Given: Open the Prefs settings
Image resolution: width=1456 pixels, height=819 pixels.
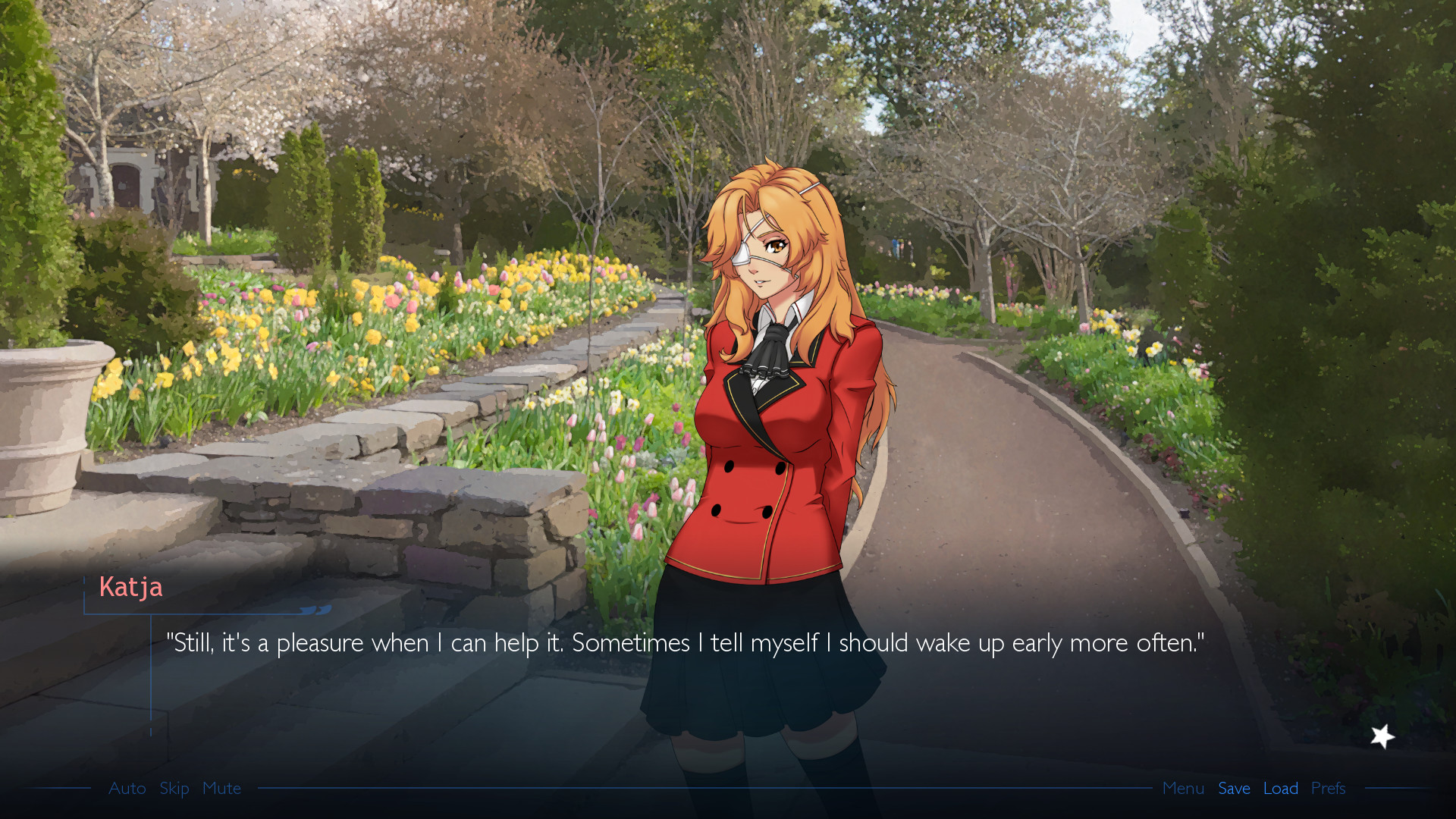Looking at the screenshot, I should tap(1328, 789).
